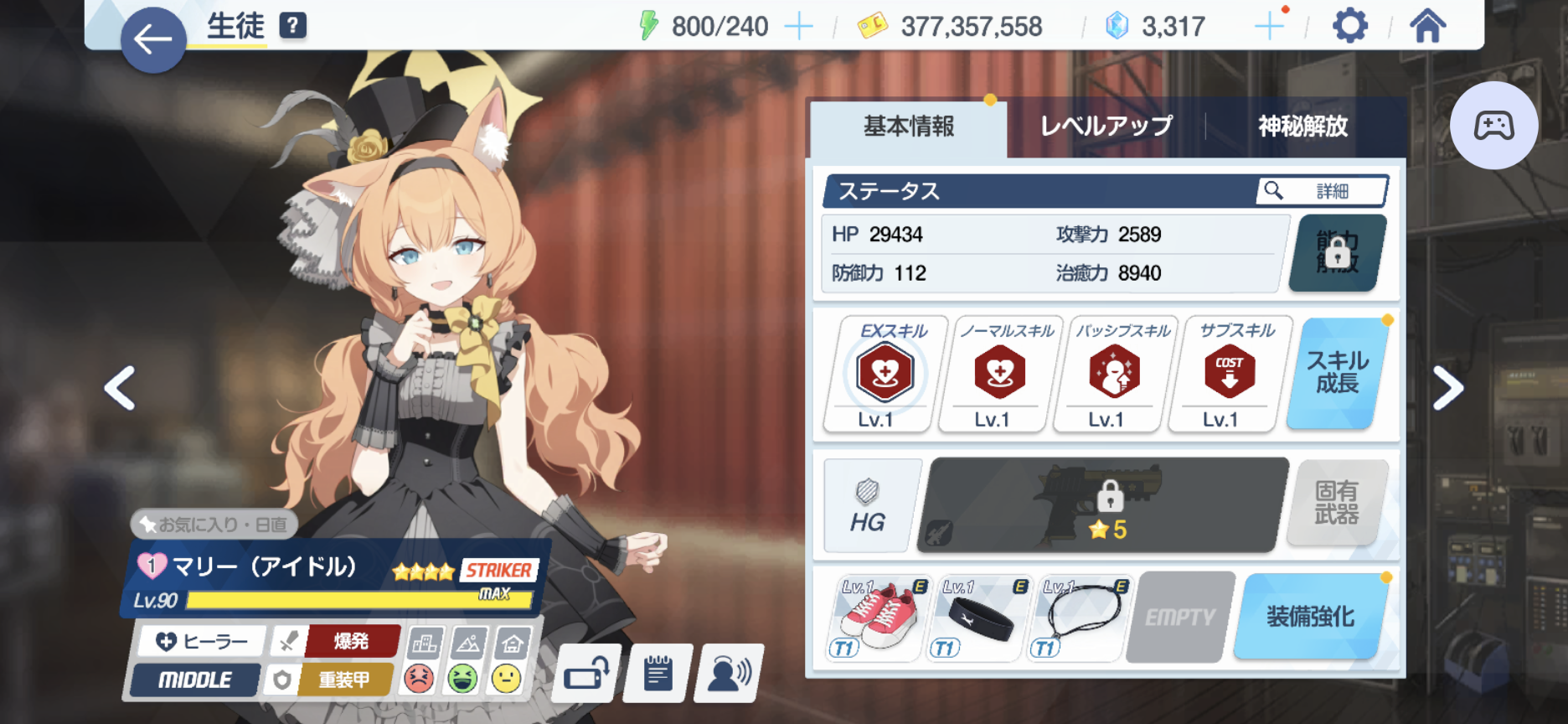Switch to the レベルアップ tab
Screen dimensions: 1568x724
coord(1105,126)
